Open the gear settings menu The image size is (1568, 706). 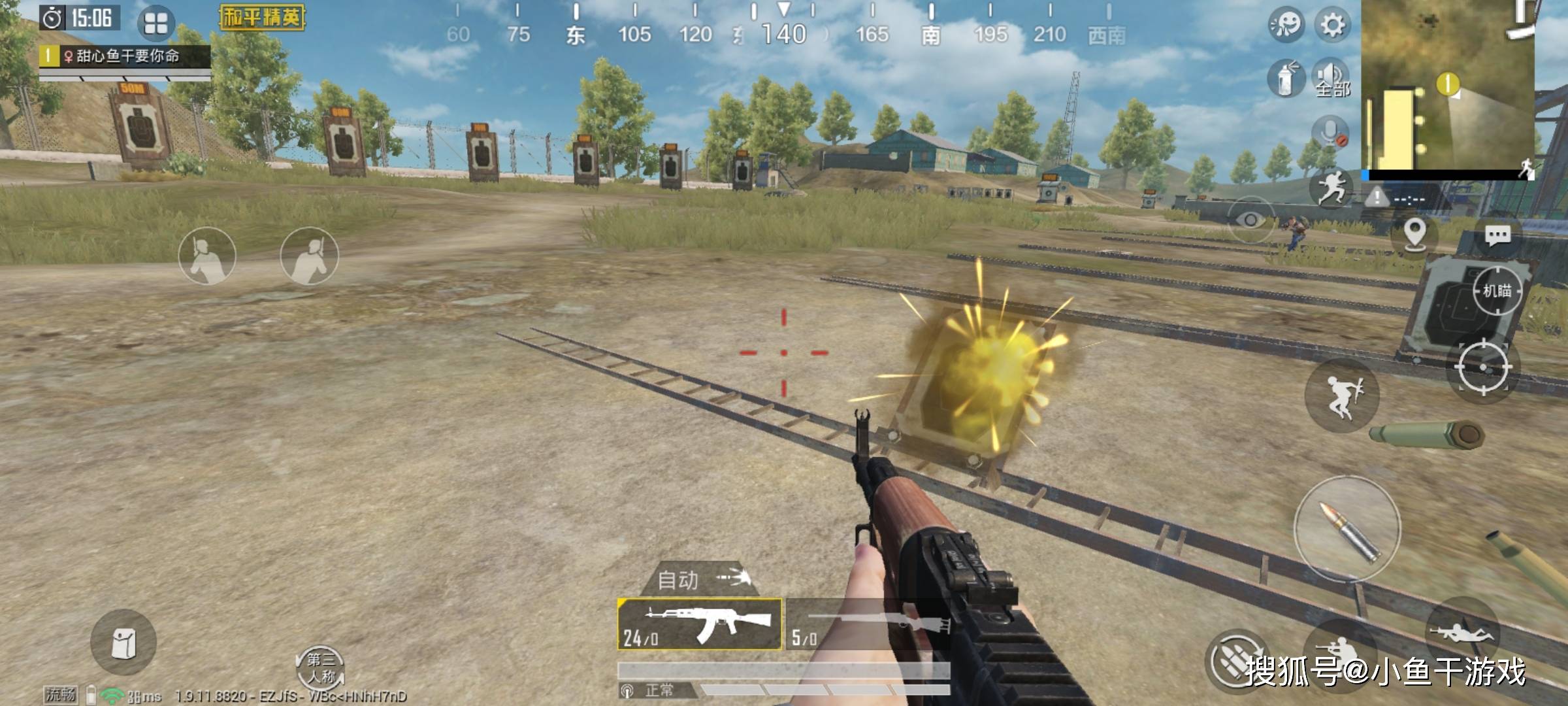pos(1333,25)
